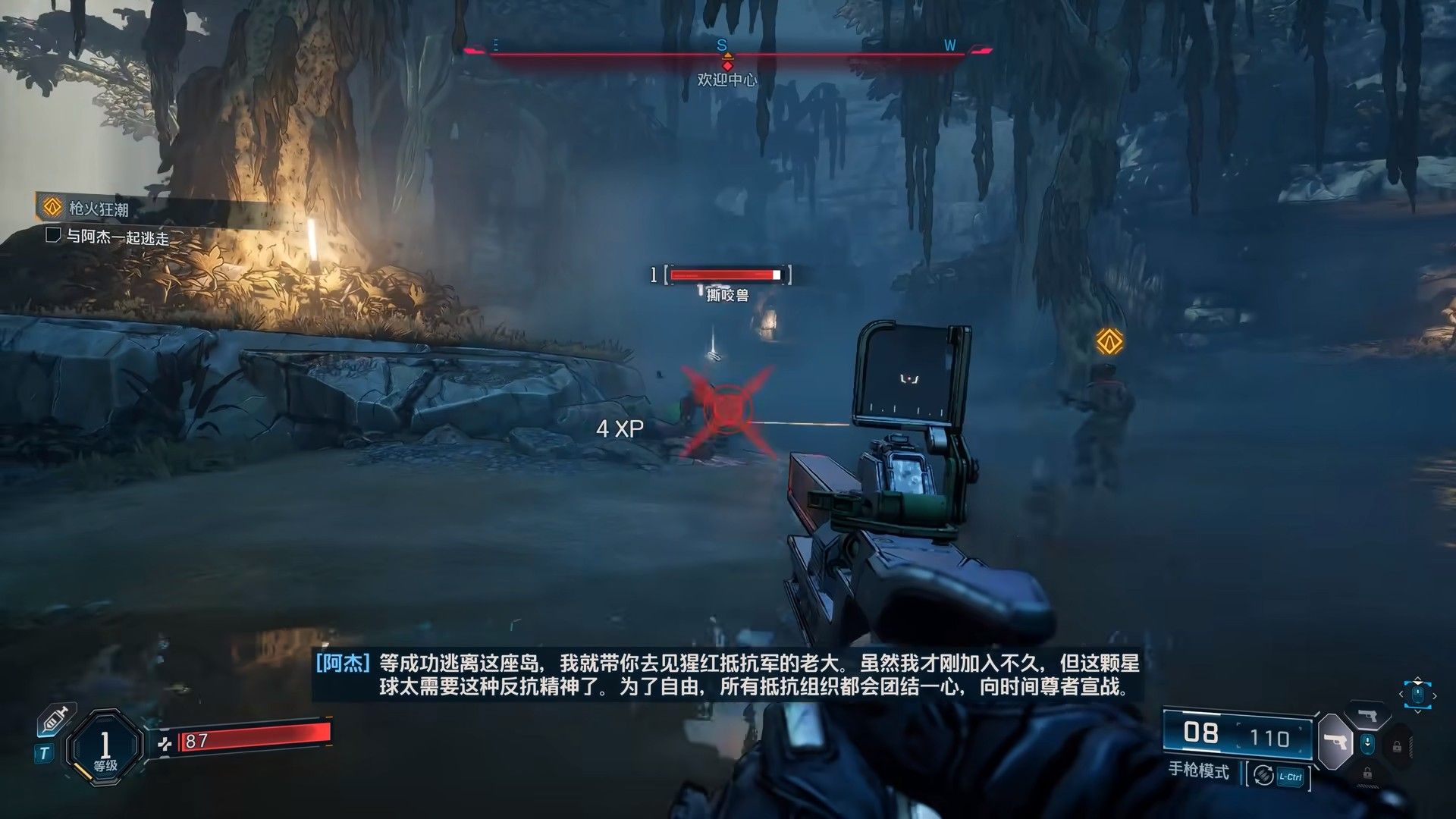1456x819 pixels.
Task: Check the 与阿杰一起逃走 objective checkbox
Action: [x=52, y=237]
